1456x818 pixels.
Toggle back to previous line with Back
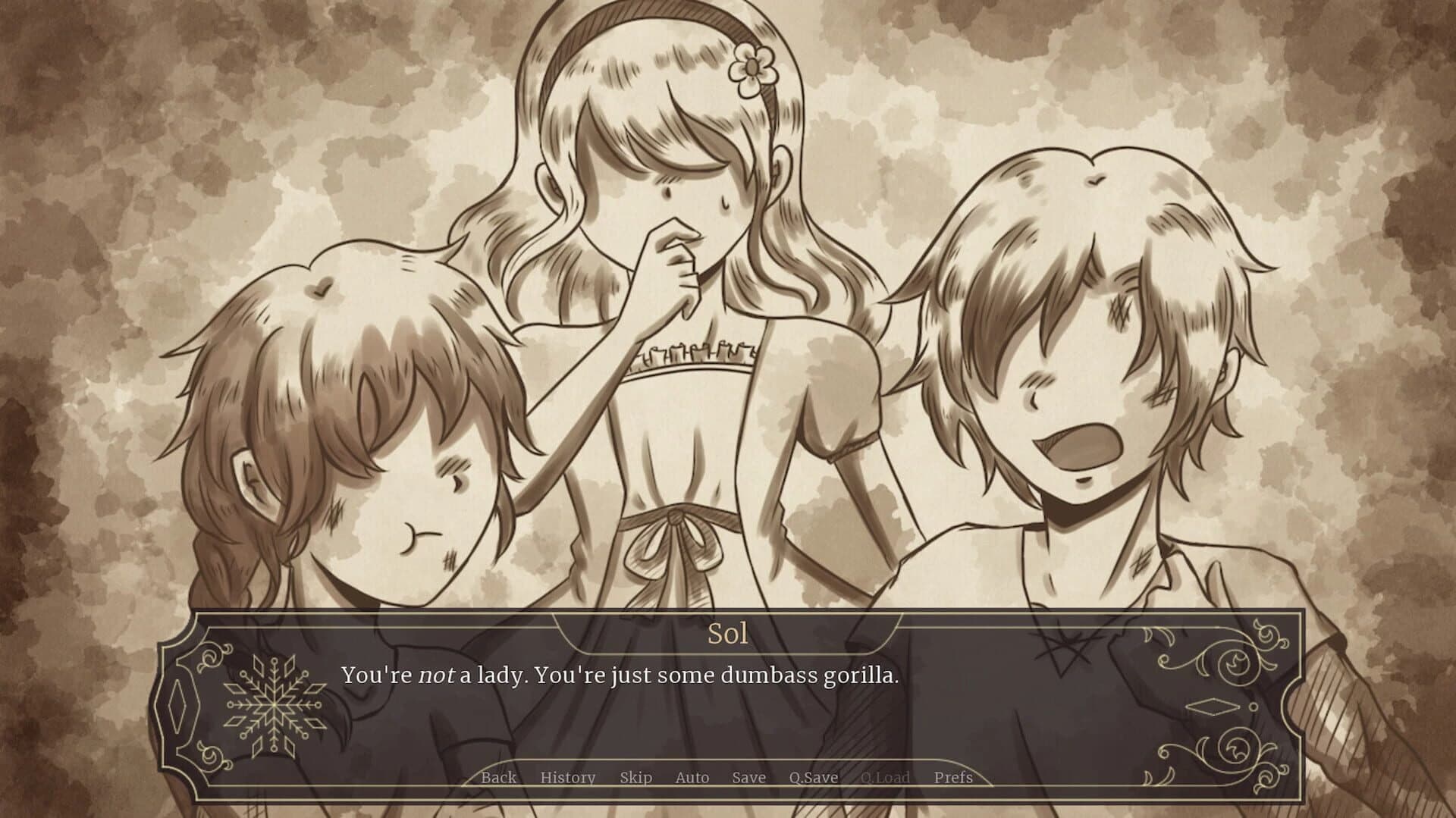click(x=497, y=778)
